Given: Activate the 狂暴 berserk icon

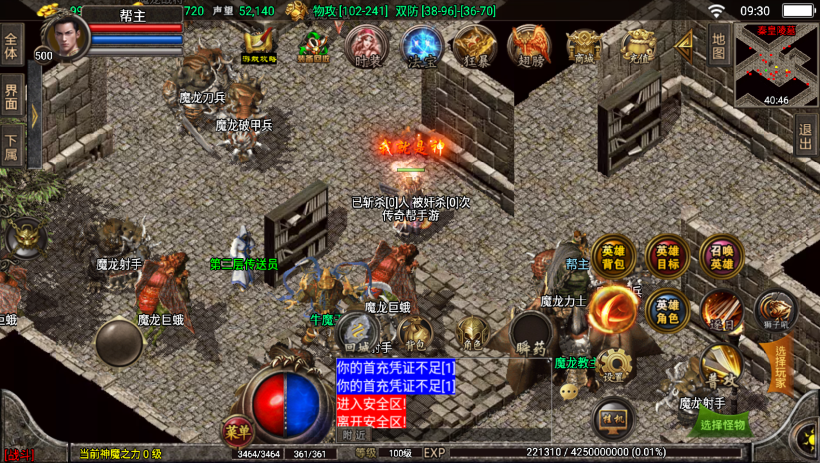Looking at the screenshot, I should click(x=474, y=45).
